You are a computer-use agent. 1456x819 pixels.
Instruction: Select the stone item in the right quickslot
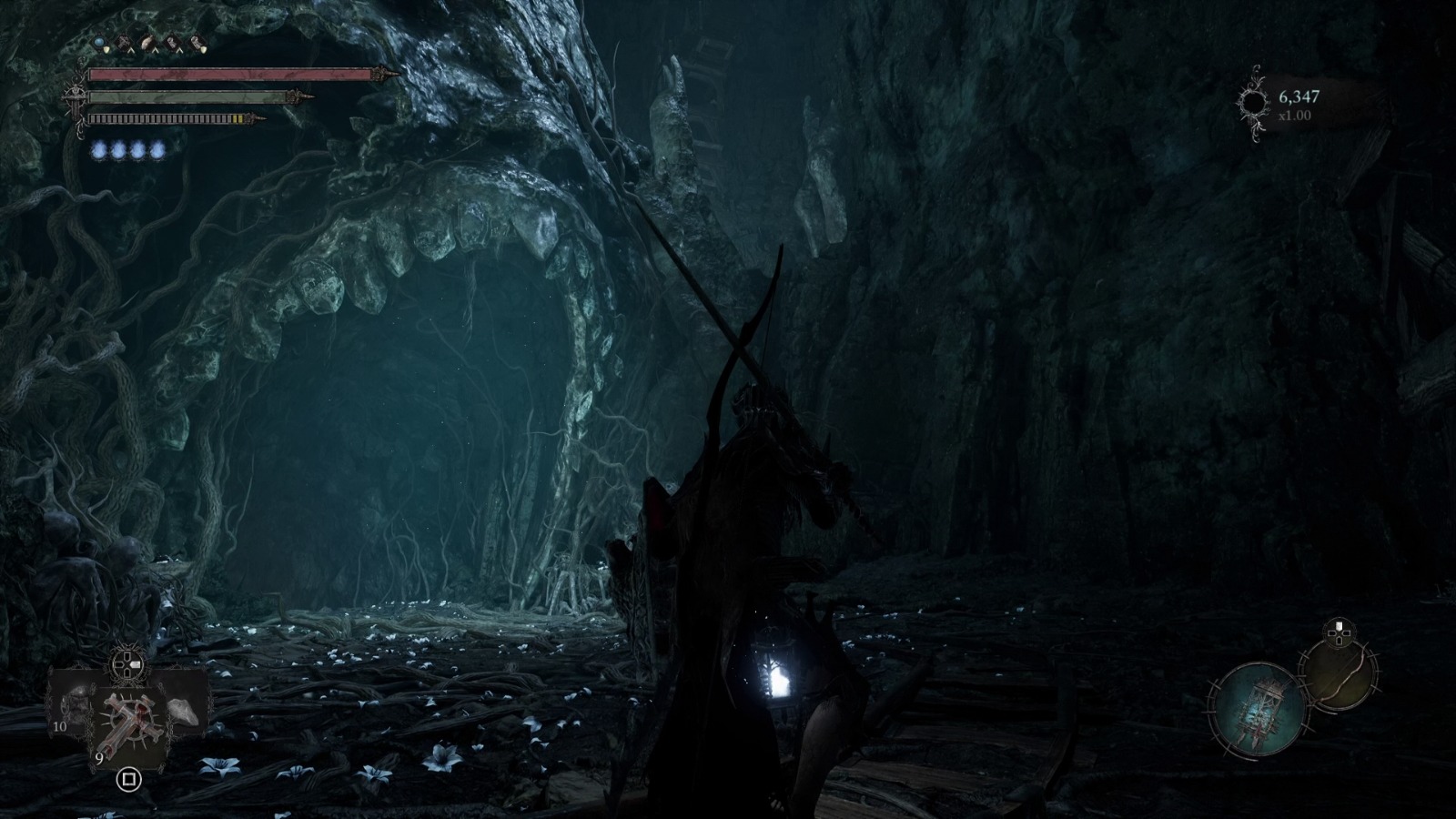pos(183,712)
